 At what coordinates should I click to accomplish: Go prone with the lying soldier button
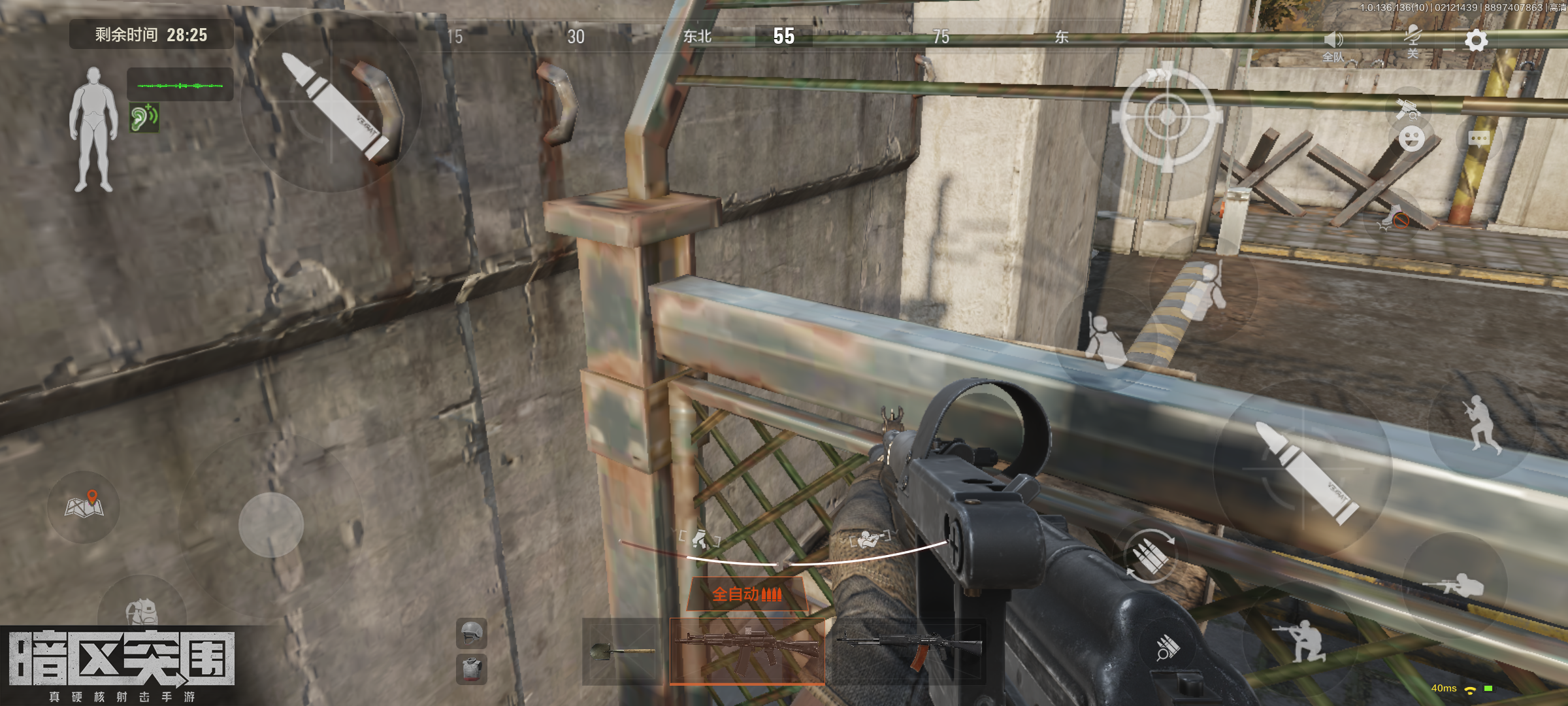(x=1456, y=585)
